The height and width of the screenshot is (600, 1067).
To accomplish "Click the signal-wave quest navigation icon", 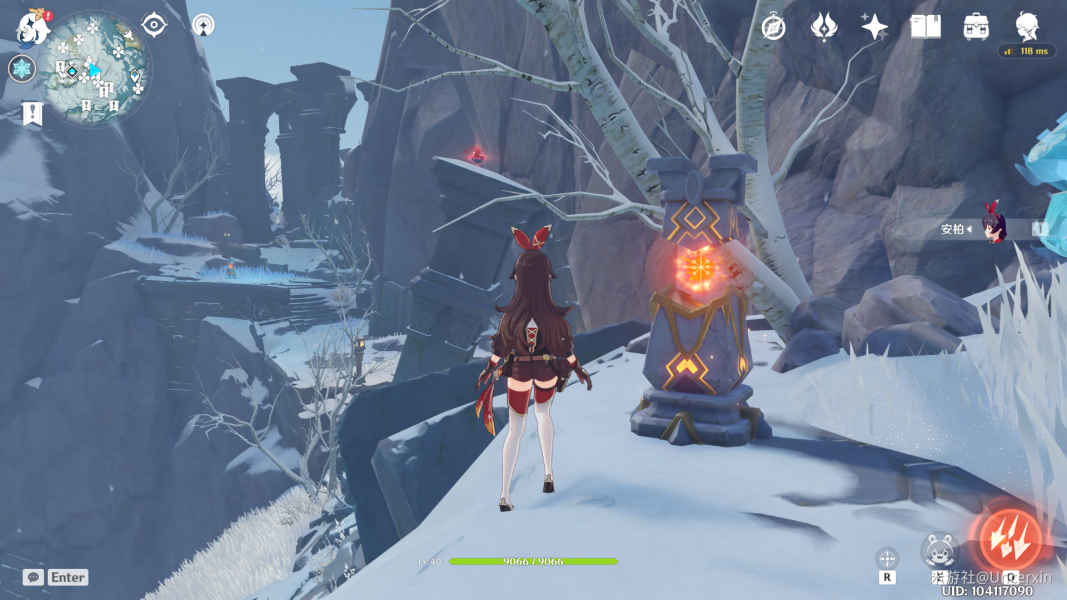I will [203, 24].
